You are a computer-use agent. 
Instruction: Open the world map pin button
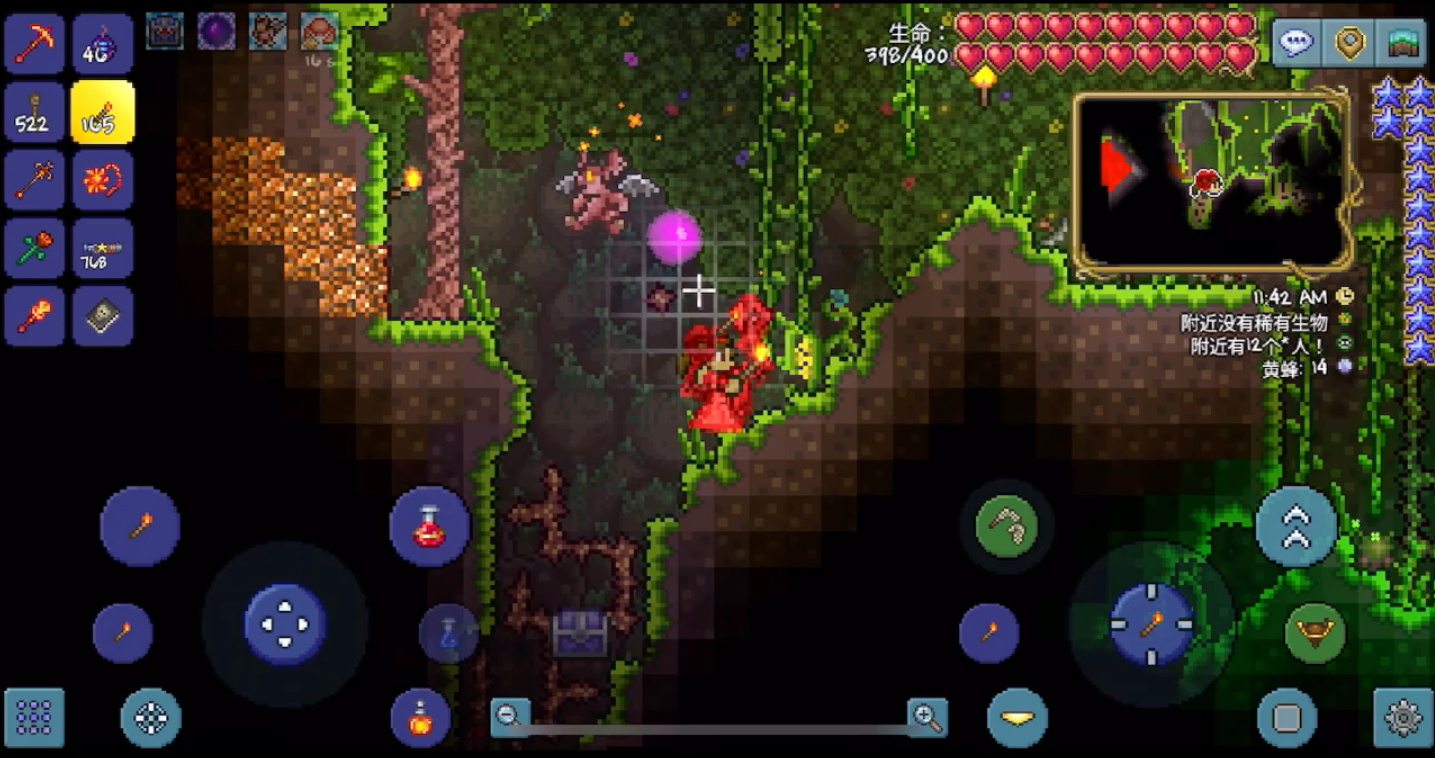(x=1350, y=43)
